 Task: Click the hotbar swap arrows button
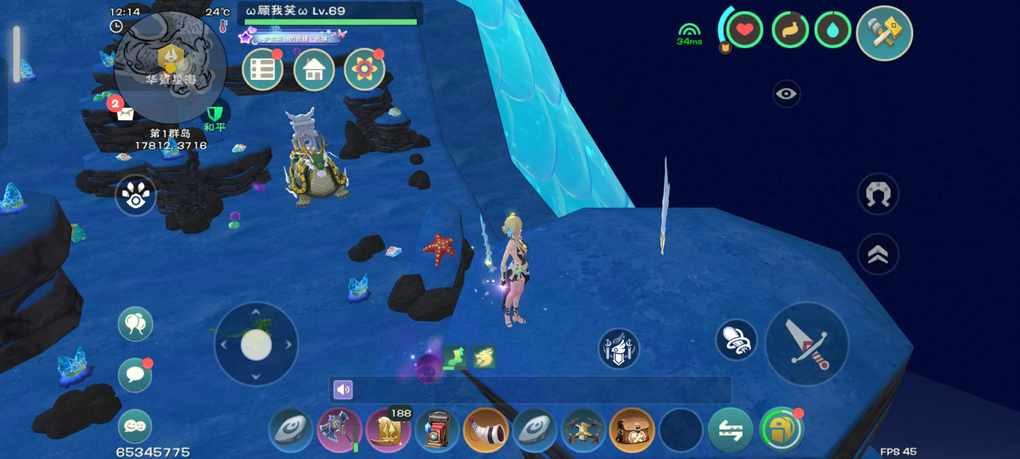(730, 430)
